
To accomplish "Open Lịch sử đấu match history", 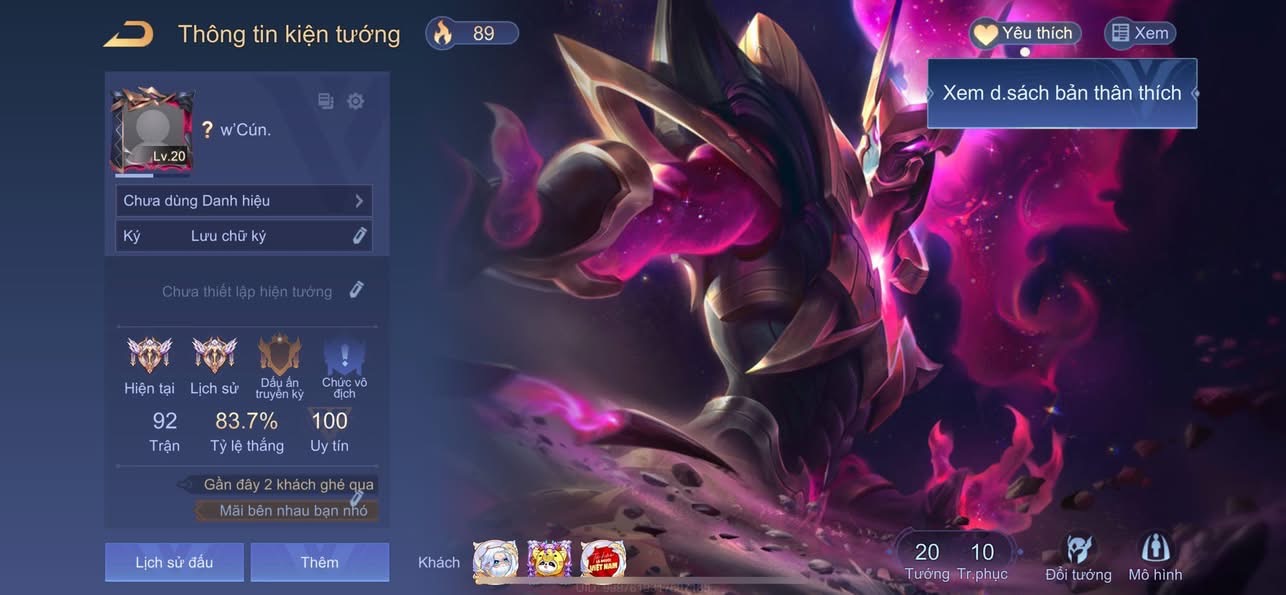I will pos(174,562).
